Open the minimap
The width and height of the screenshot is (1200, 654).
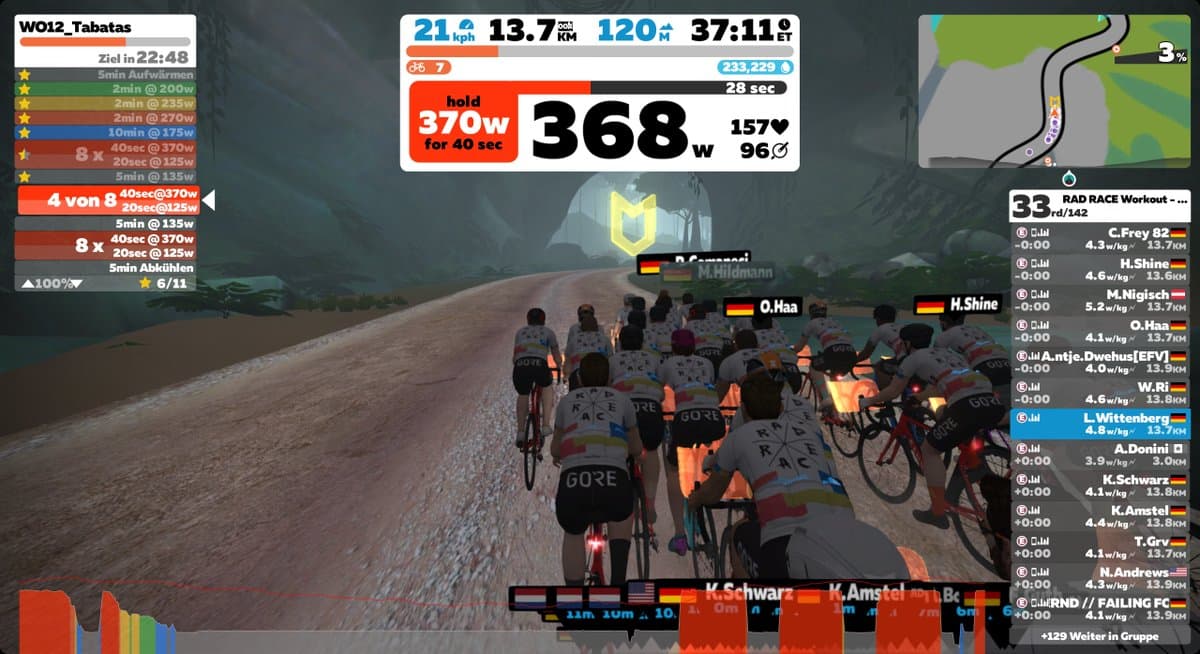click(1055, 91)
